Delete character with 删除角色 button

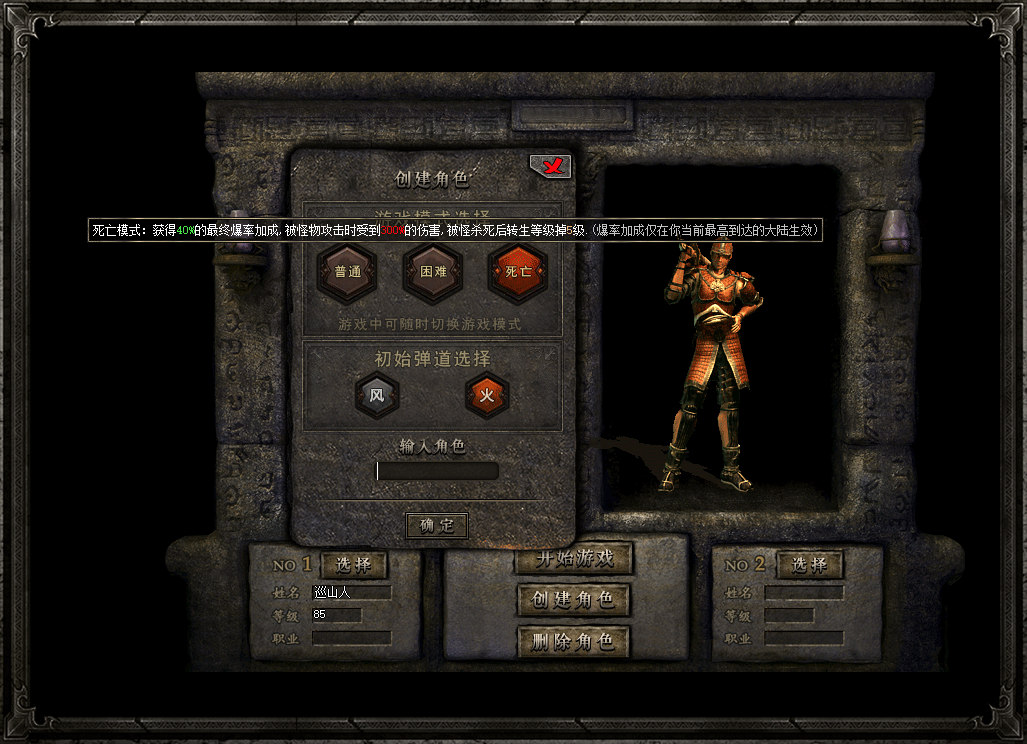(573, 641)
